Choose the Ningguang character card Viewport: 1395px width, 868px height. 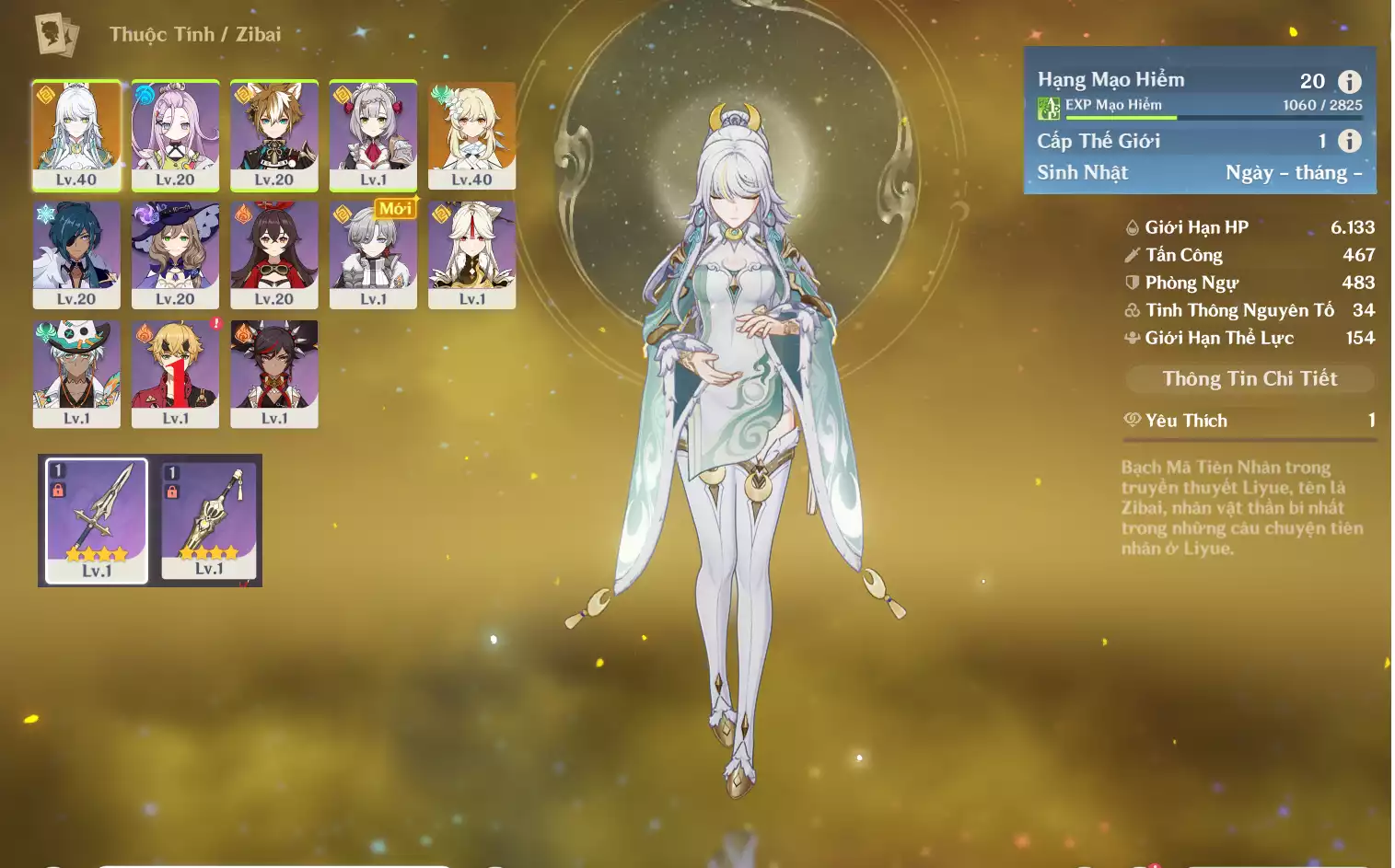[471, 254]
